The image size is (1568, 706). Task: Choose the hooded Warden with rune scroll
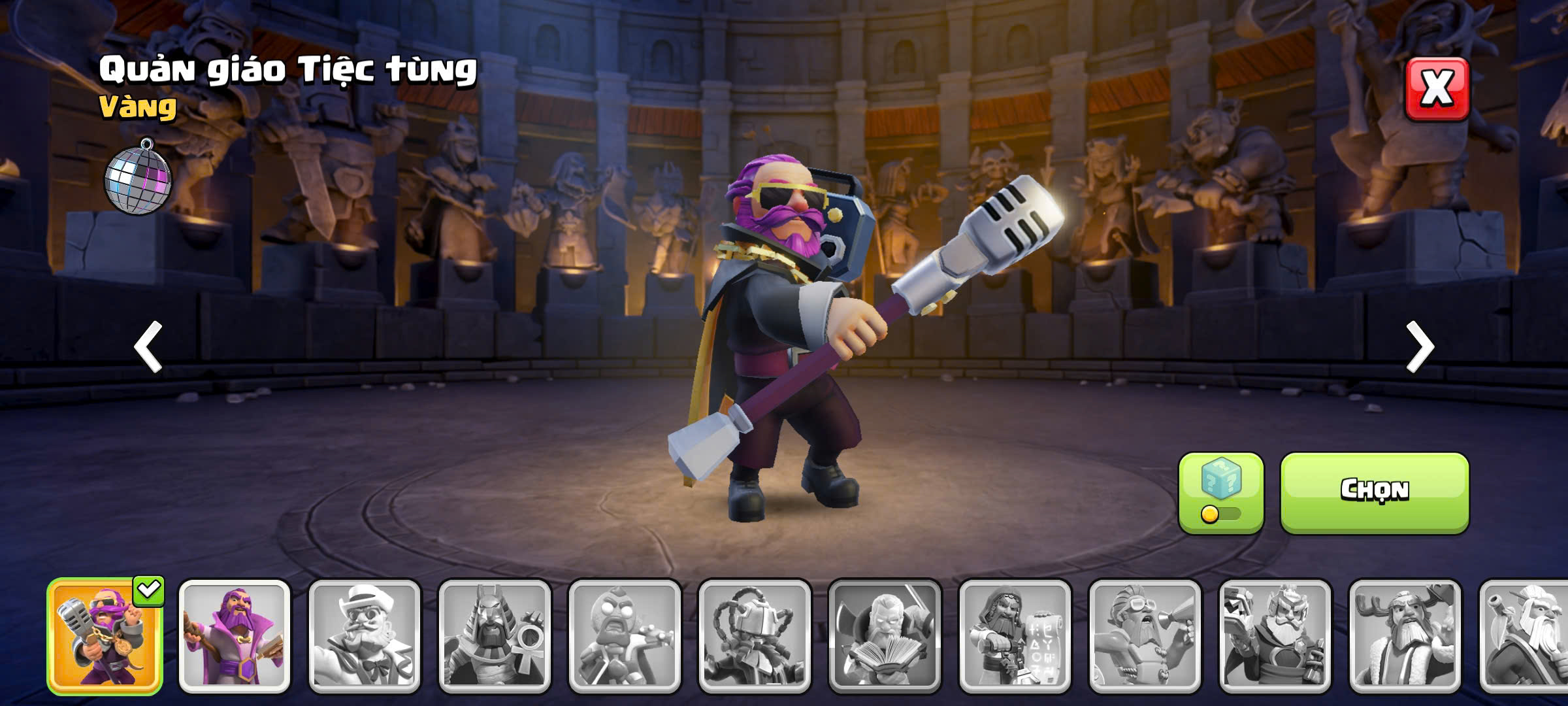pyautogui.click(x=1015, y=636)
